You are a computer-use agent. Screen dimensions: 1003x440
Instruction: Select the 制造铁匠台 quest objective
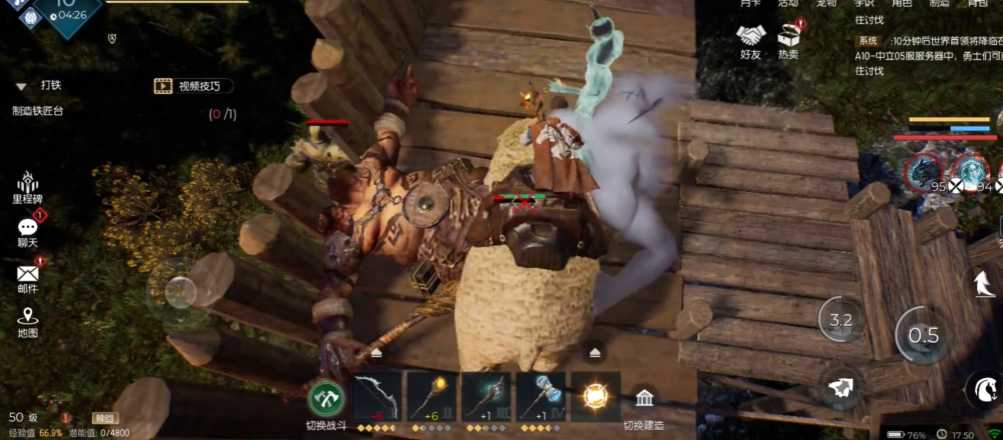[38, 112]
